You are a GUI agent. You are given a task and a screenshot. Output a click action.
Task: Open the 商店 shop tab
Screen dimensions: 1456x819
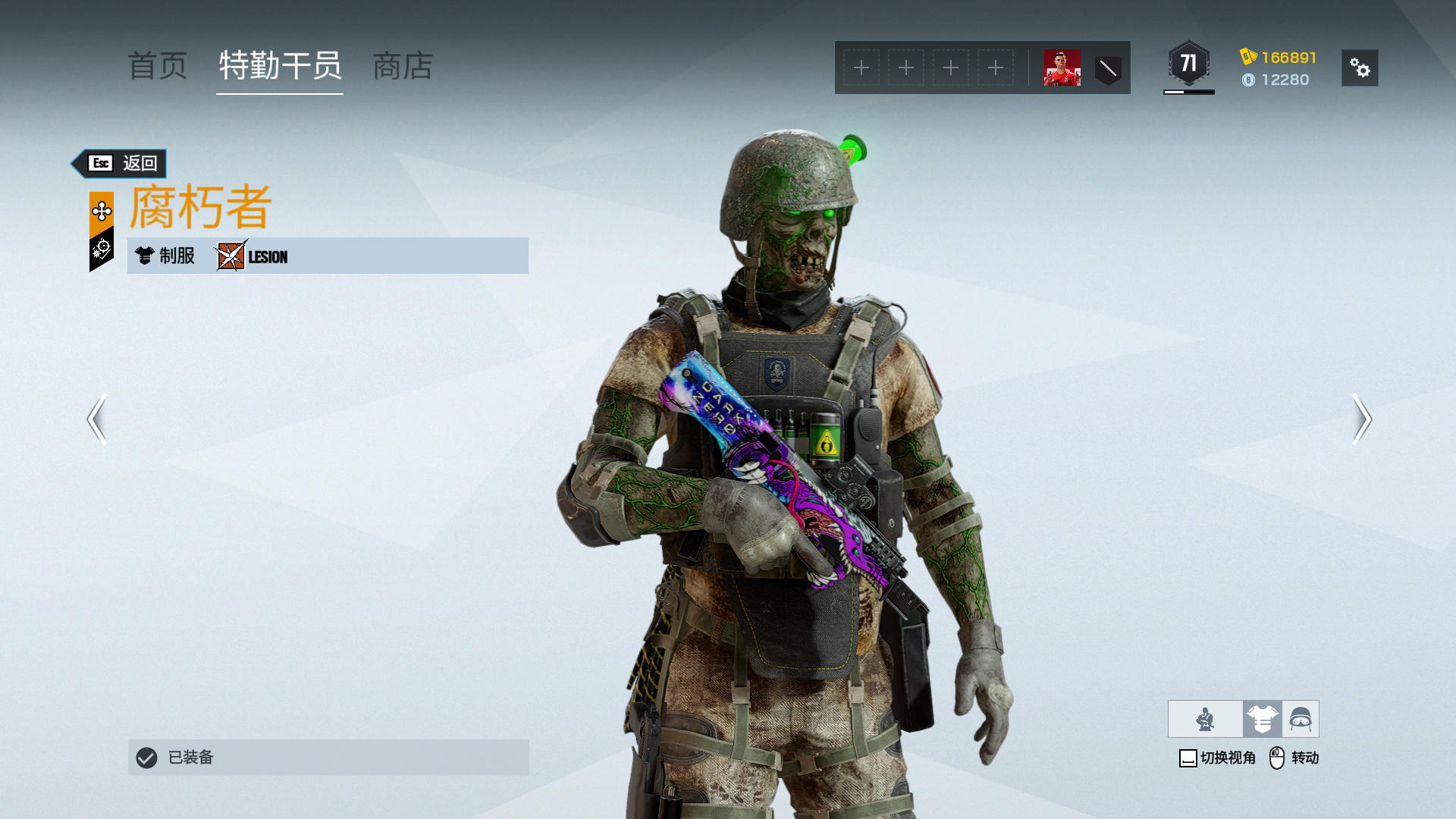(x=403, y=67)
